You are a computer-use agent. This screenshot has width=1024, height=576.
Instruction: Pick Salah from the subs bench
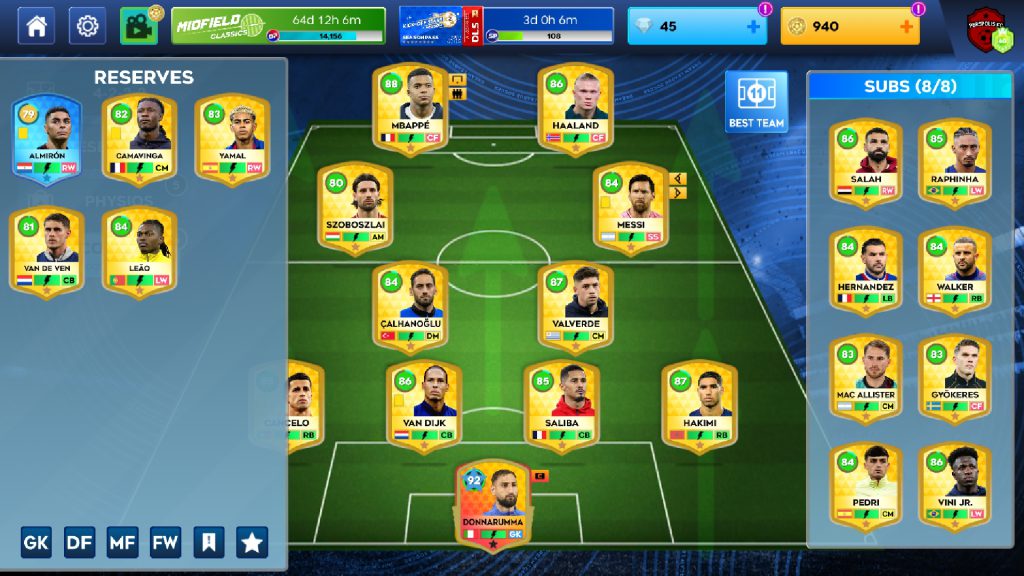click(866, 162)
